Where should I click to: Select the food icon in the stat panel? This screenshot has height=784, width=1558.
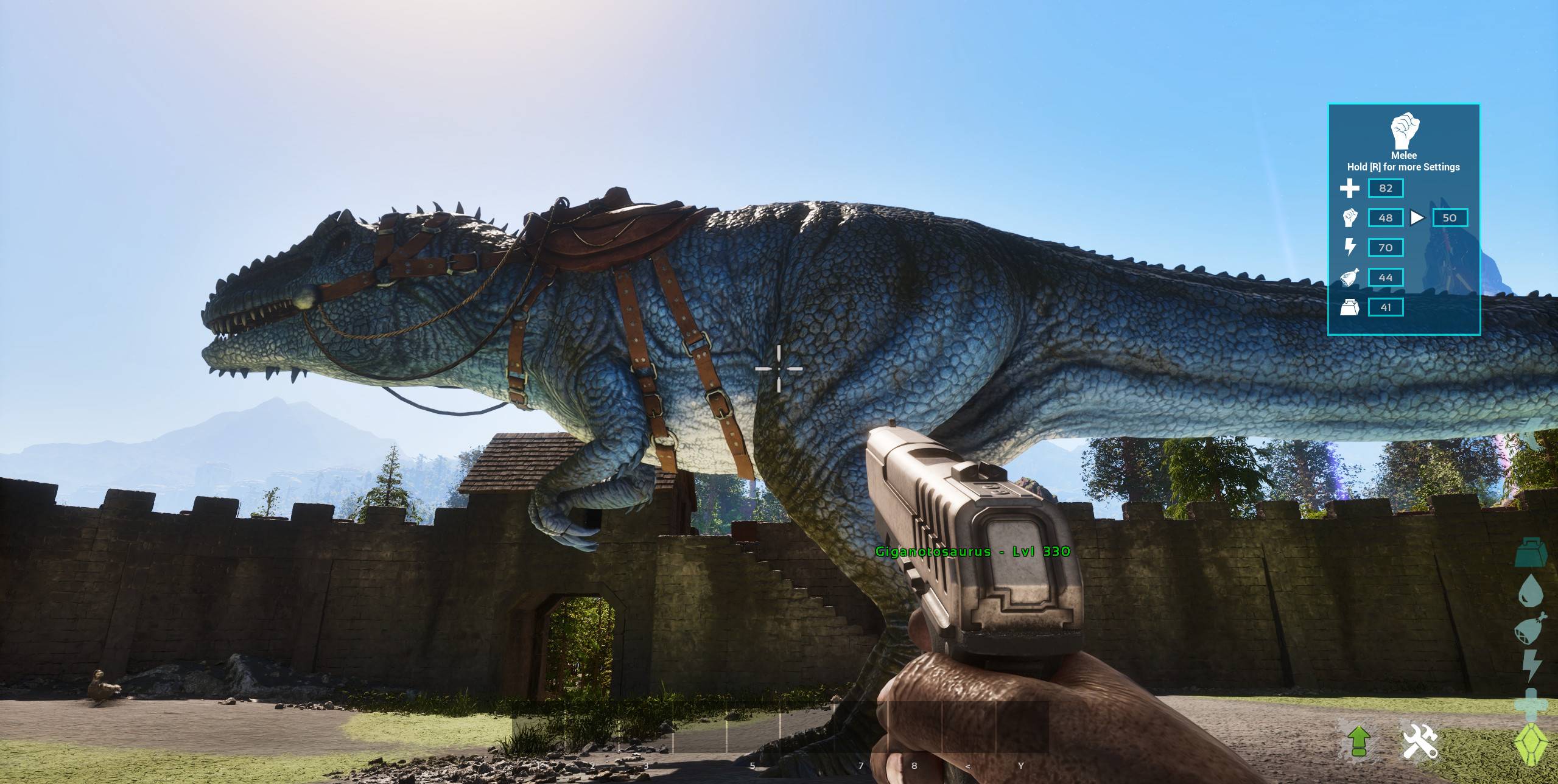pos(1350,278)
